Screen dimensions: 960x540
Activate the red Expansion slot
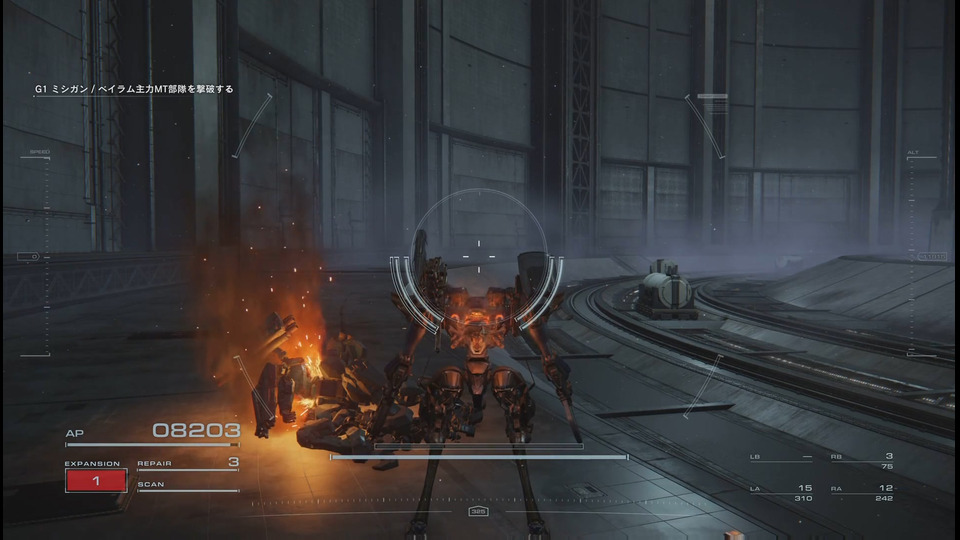(x=96, y=481)
